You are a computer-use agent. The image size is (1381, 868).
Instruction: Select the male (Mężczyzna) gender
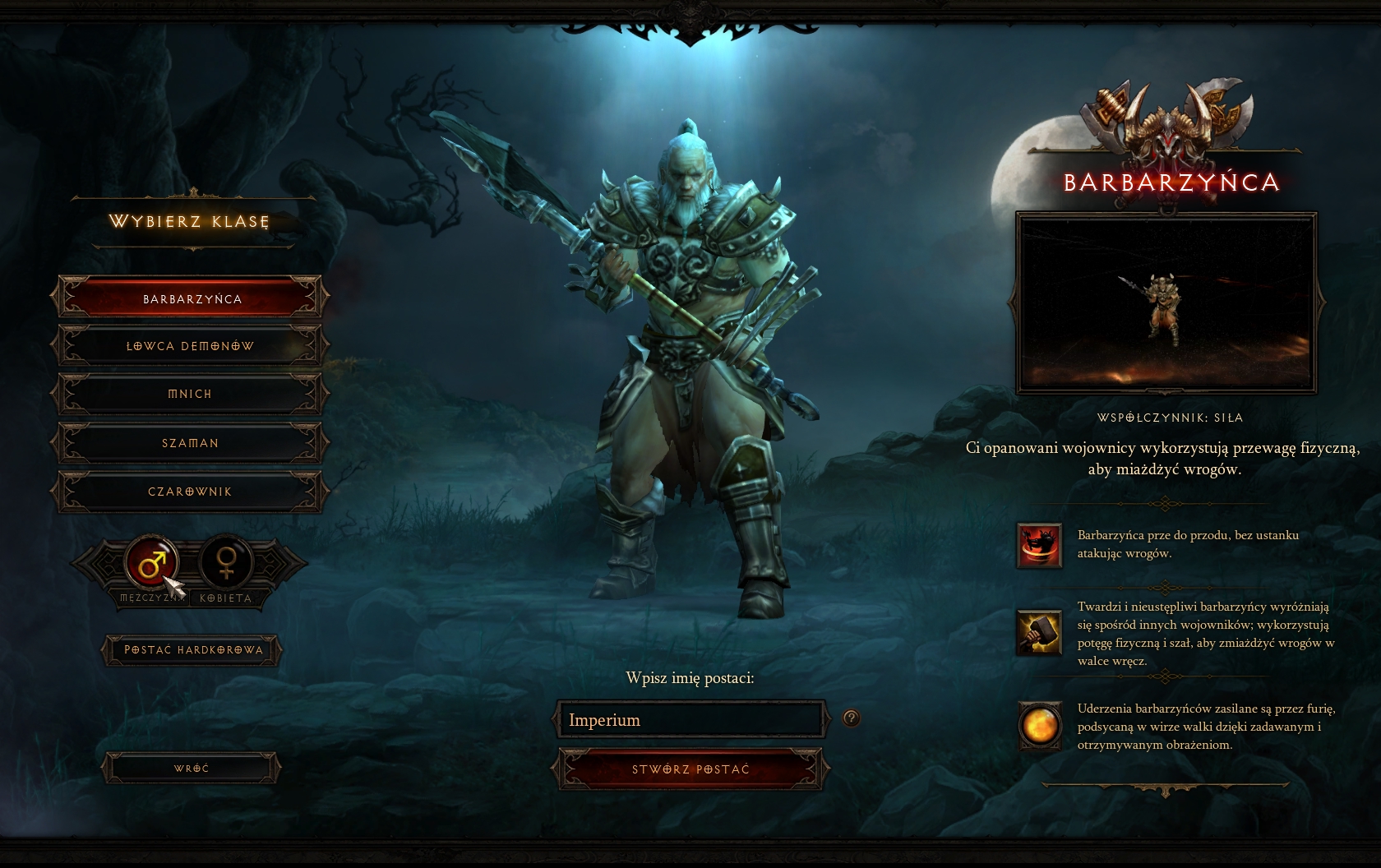coord(152,563)
